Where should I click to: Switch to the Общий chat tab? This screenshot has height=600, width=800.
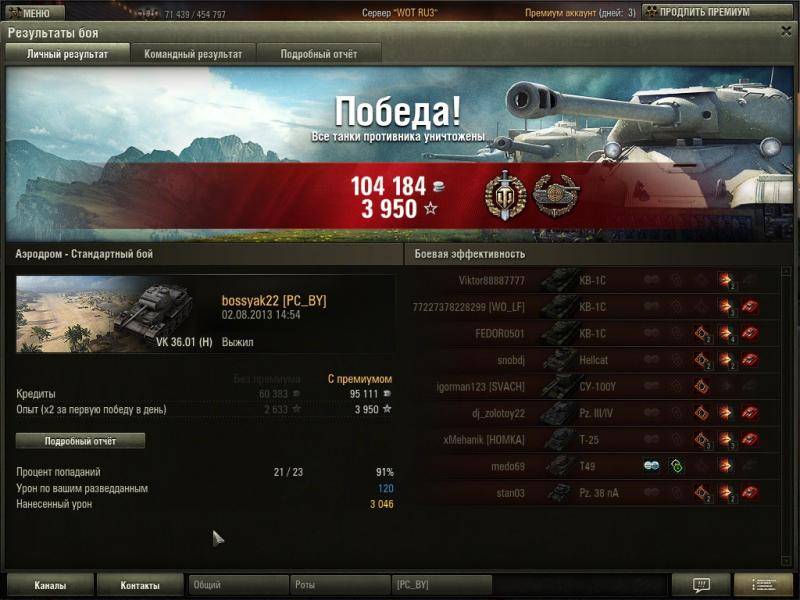tap(238, 585)
